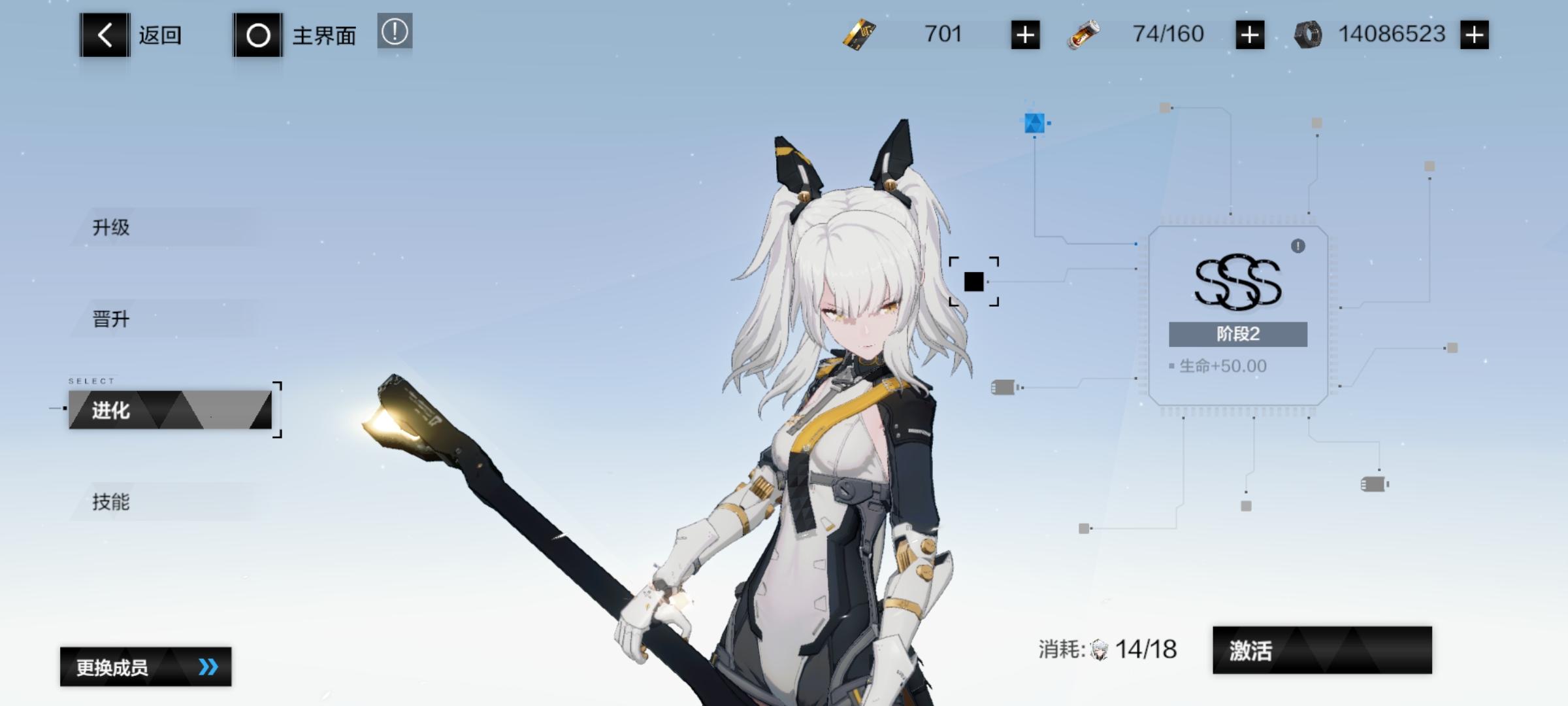Click the battery resource icon showing 74/160
The width and height of the screenshot is (1568, 706).
1084,34
